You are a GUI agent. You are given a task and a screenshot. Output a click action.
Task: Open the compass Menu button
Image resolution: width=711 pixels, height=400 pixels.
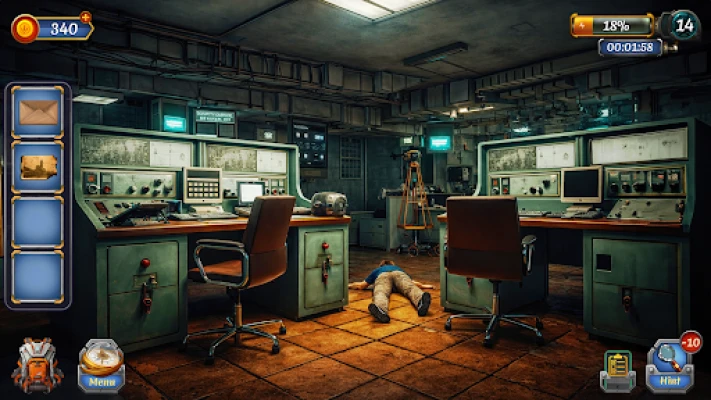point(101,365)
